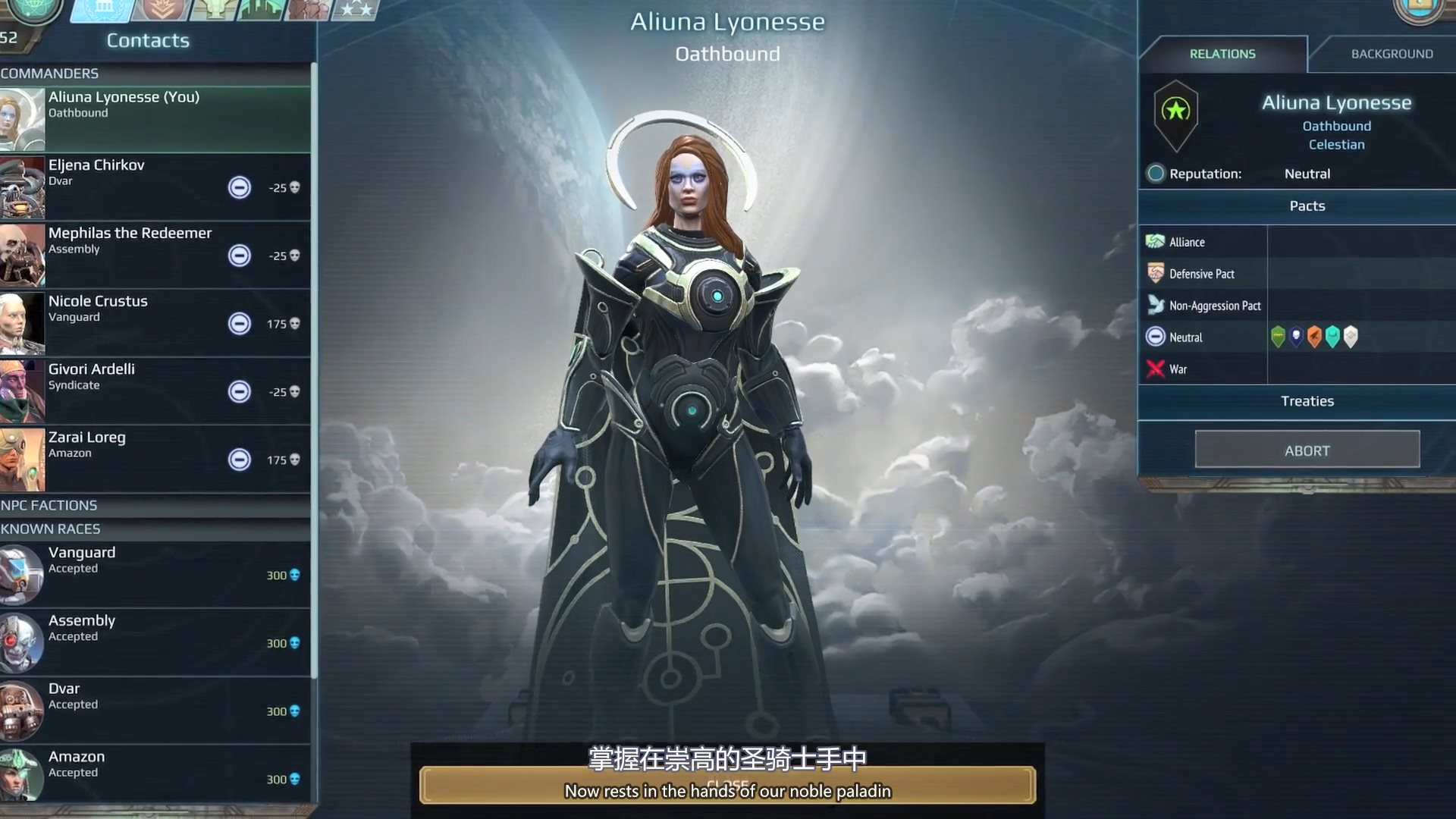Toggle neutral status on Eljena Chirkov
1456x819 pixels.
(240, 187)
